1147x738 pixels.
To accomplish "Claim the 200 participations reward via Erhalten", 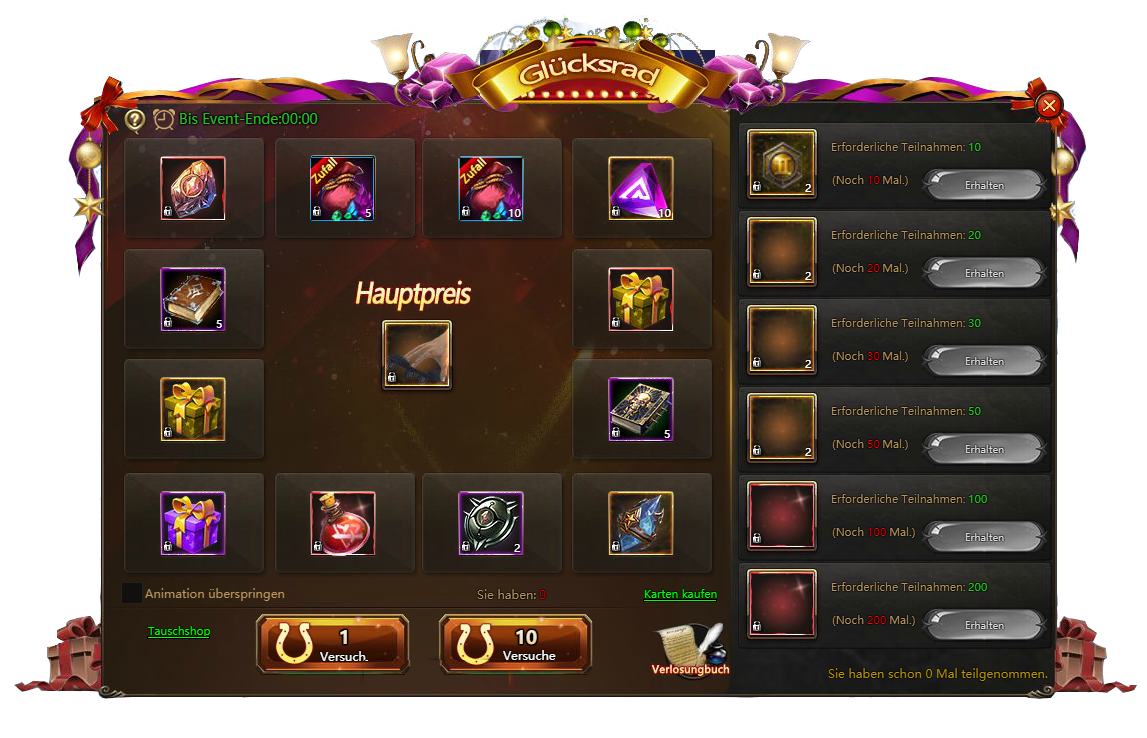I will [984, 625].
